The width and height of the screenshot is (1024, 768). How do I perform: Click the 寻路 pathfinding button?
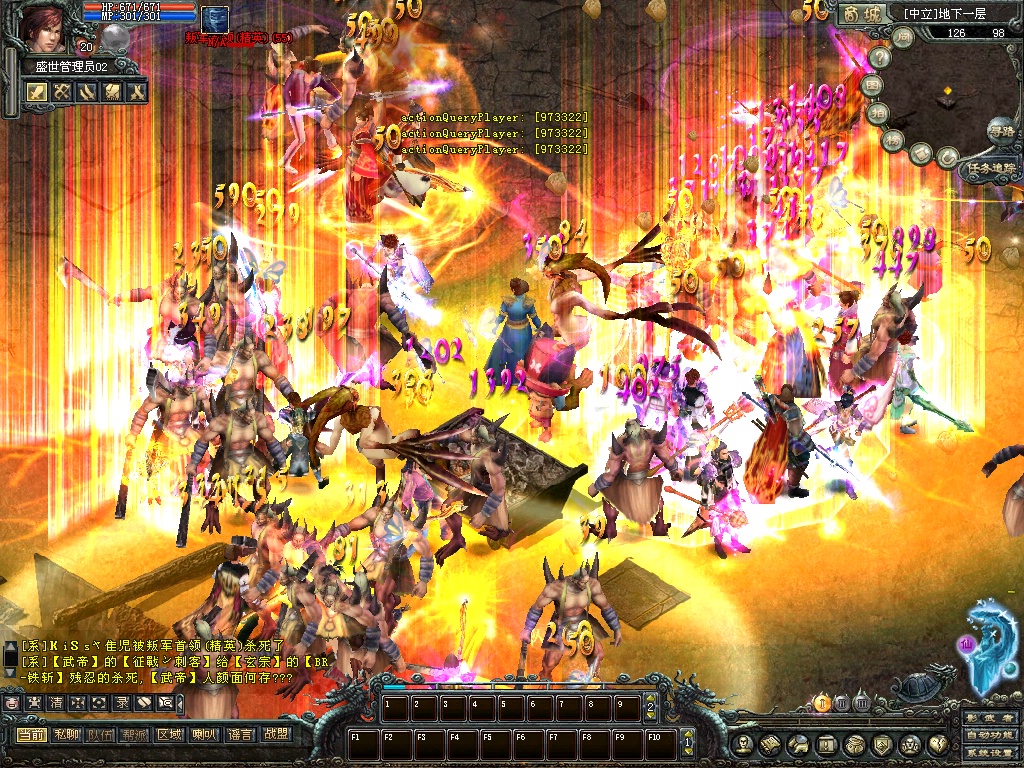tap(1001, 131)
